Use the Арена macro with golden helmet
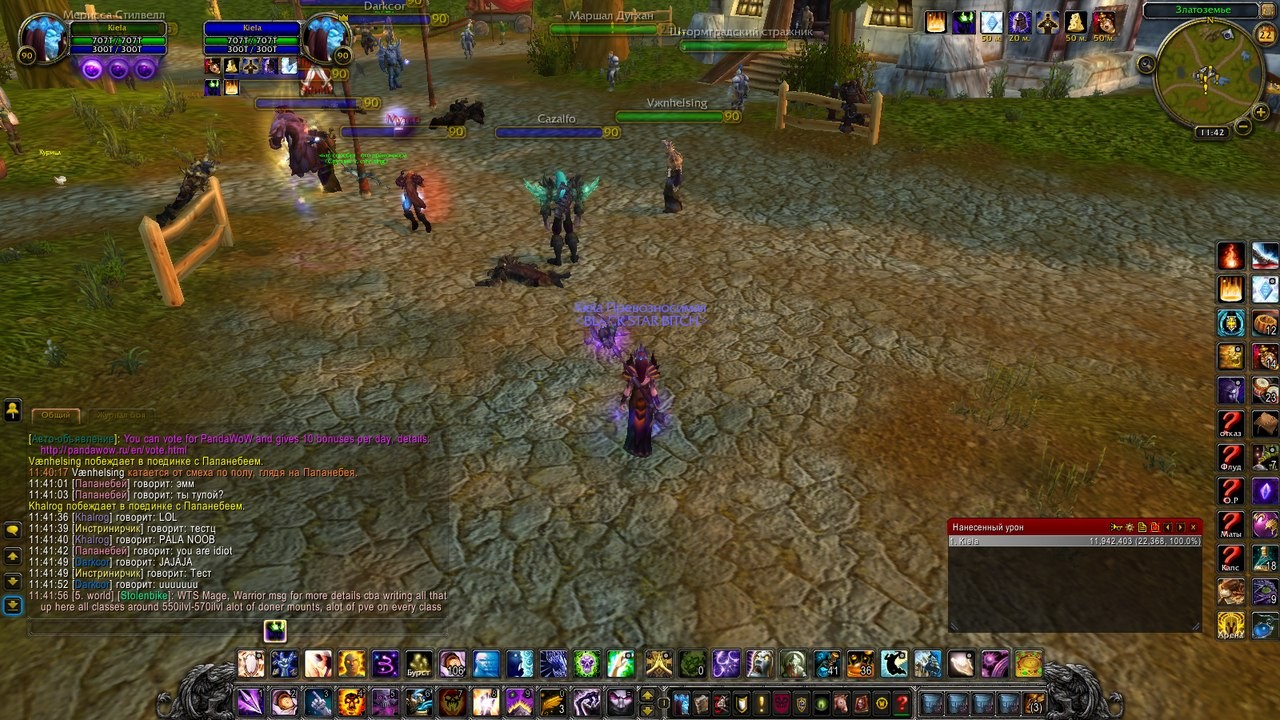The height and width of the screenshot is (720, 1280). [1231, 625]
